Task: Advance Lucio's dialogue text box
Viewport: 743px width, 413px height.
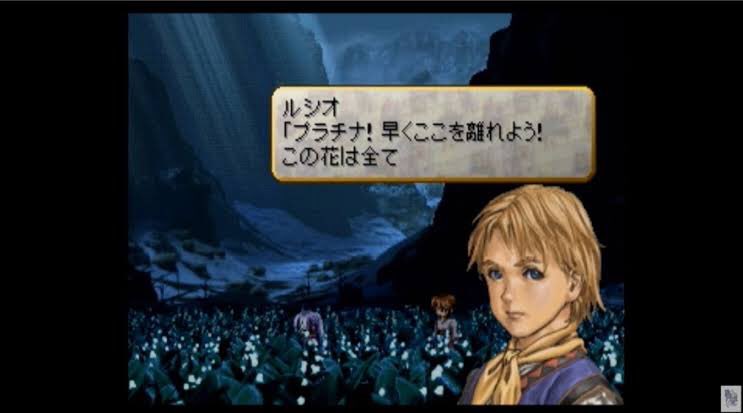Action: click(432, 134)
